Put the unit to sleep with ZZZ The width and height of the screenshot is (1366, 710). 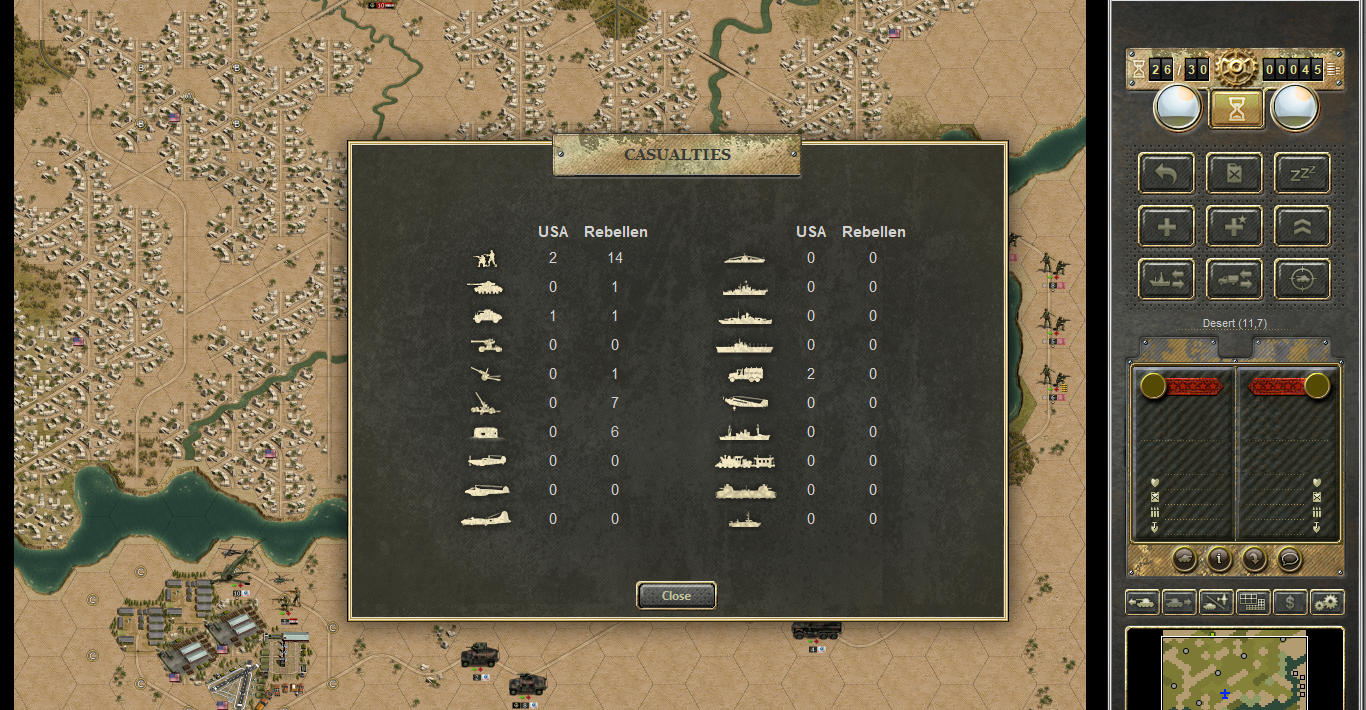[1302, 173]
